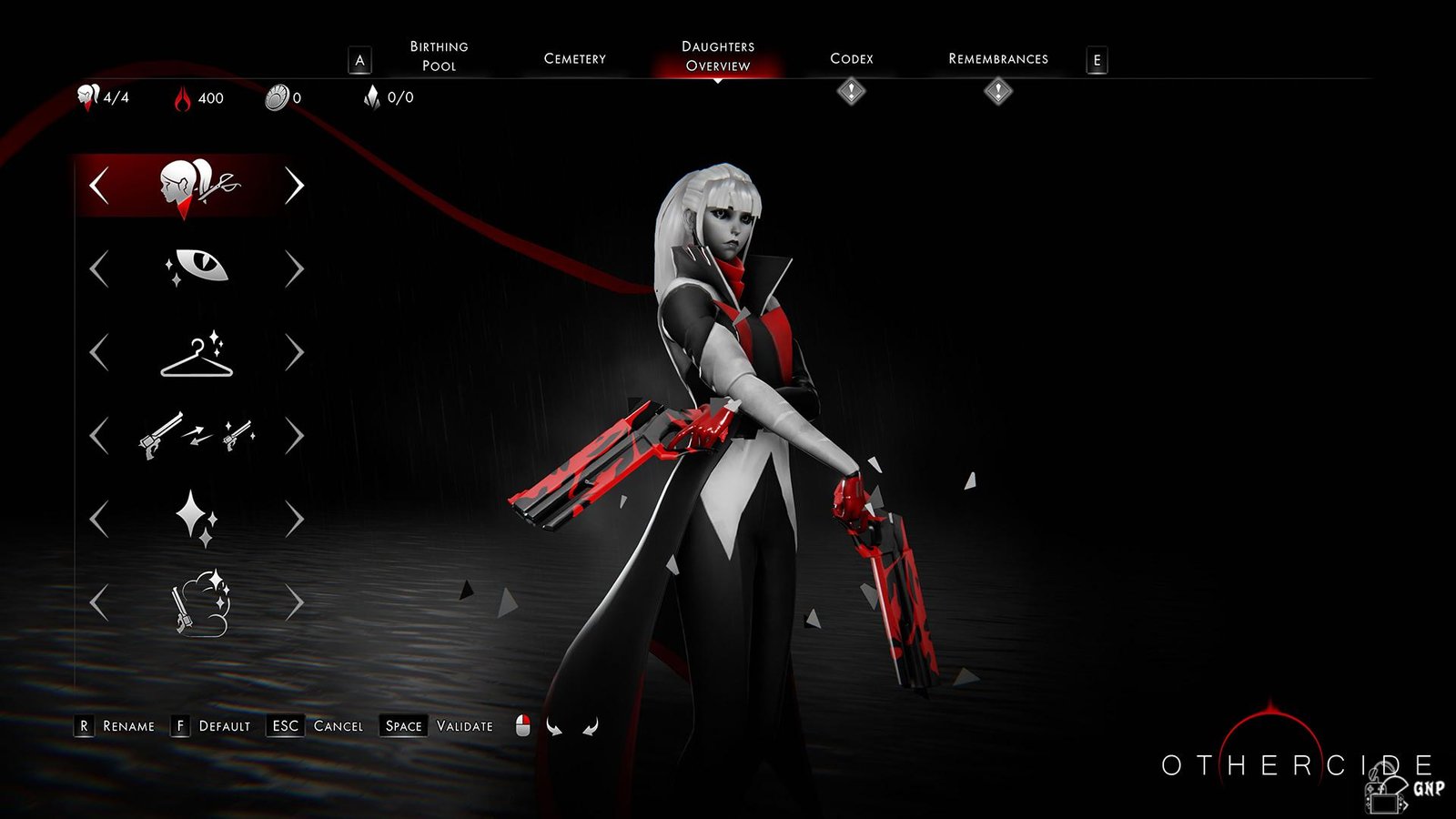The height and width of the screenshot is (819, 1456).
Task: Click Rename to rename the daughter
Action: (x=116, y=726)
